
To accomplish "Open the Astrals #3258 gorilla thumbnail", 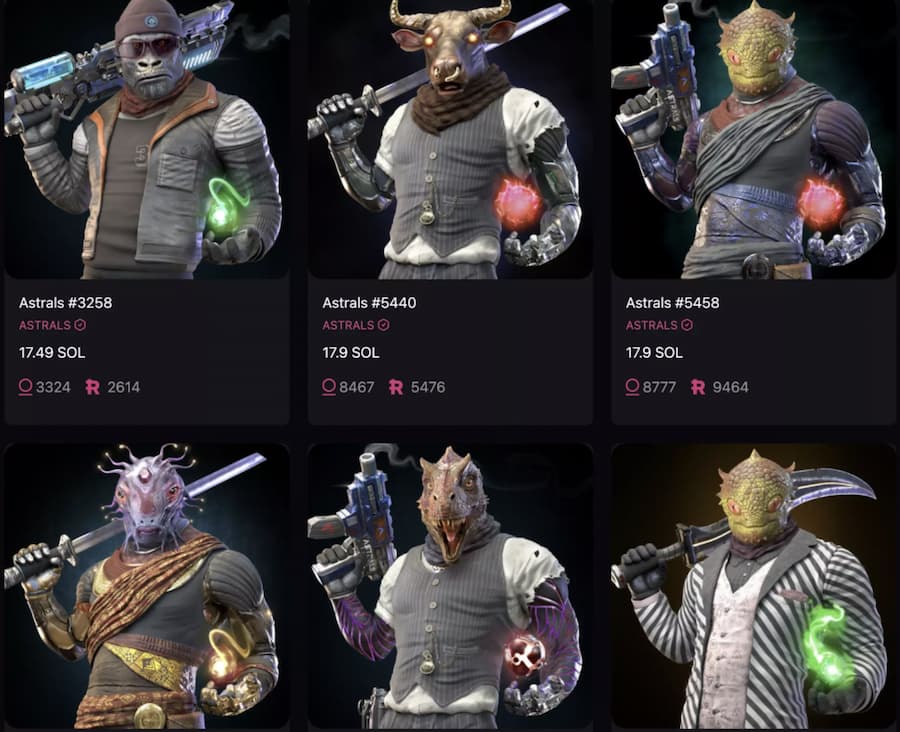I will click(147, 140).
